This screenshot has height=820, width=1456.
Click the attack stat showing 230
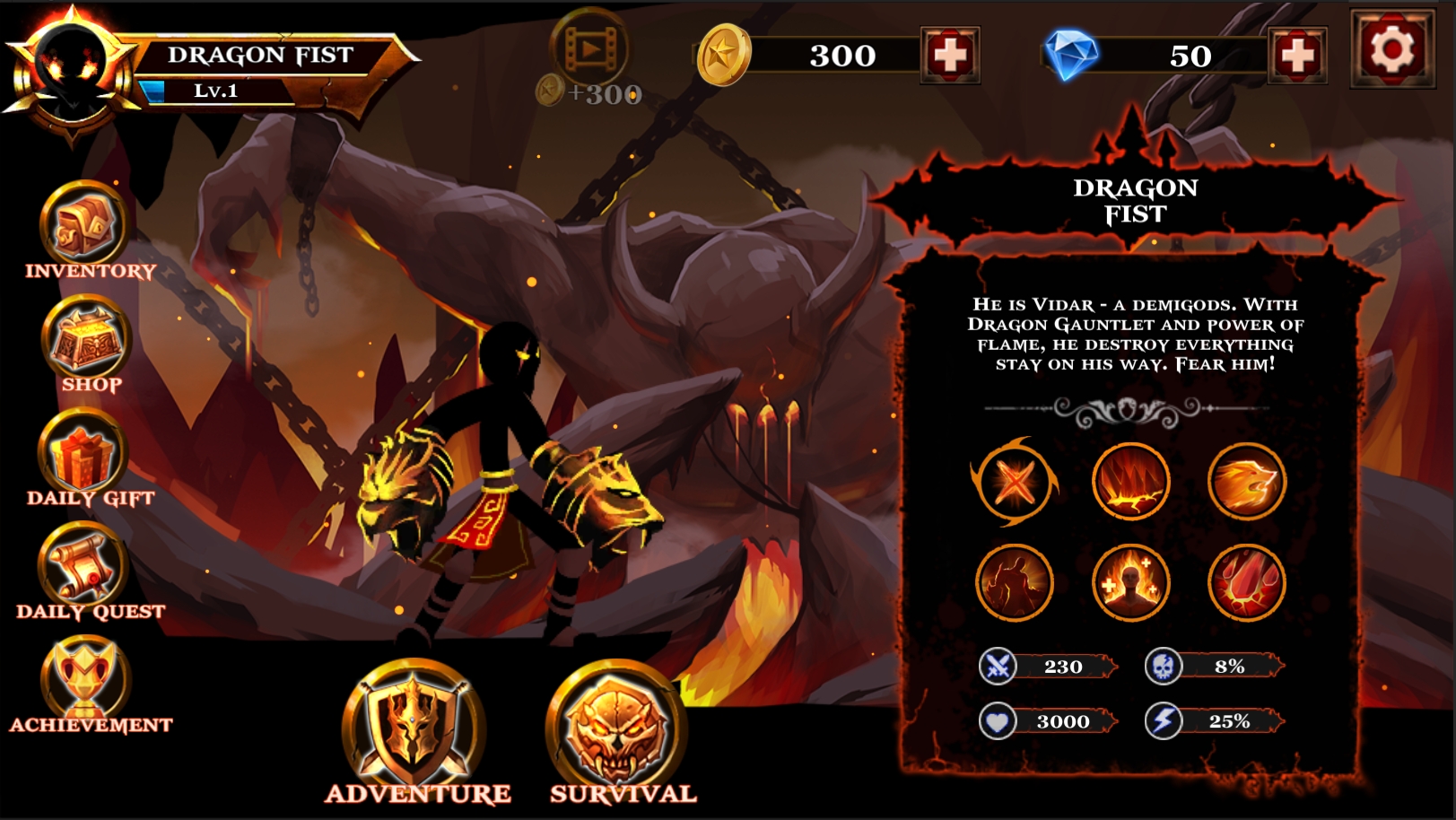[1045, 667]
